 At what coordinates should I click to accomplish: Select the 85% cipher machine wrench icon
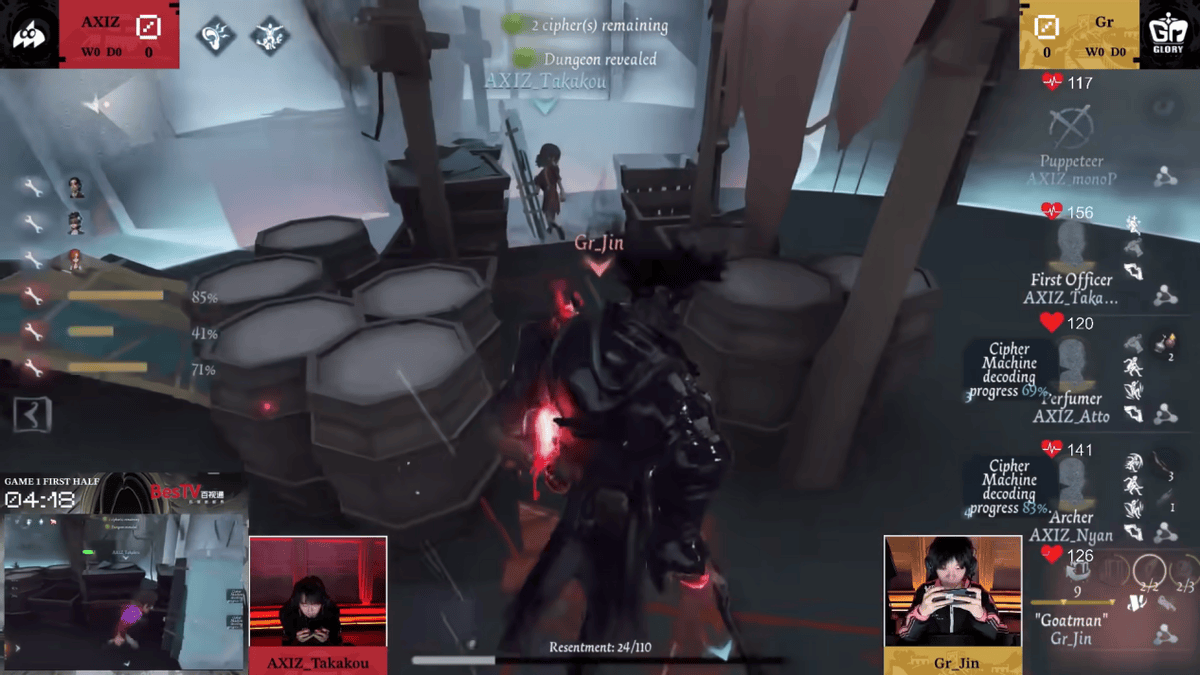(33, 296)
